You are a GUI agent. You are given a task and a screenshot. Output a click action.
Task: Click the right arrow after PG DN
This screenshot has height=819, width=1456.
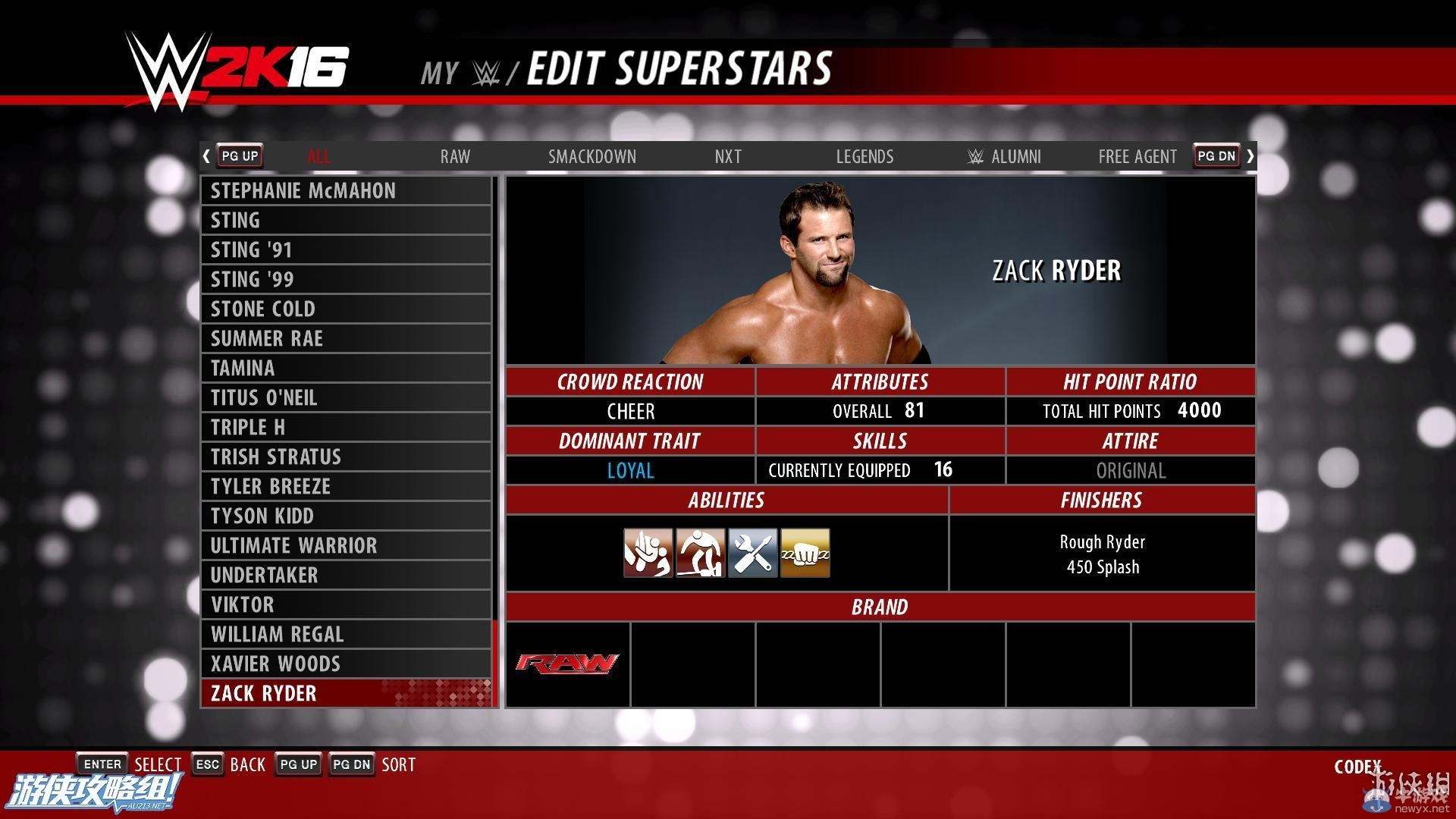(1250, 155)
